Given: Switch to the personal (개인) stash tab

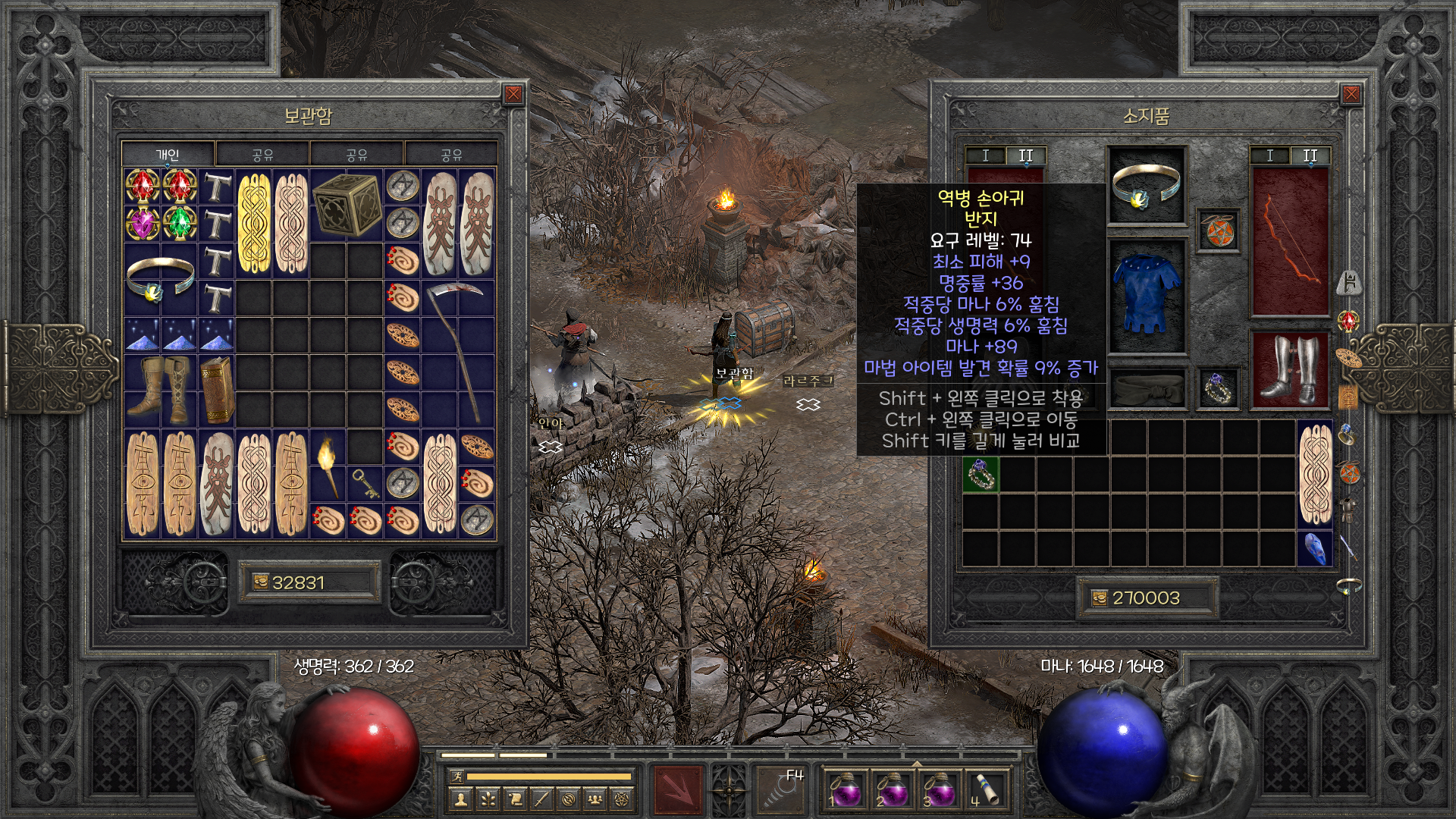Looking at the screenshot, I should [168, 155].
